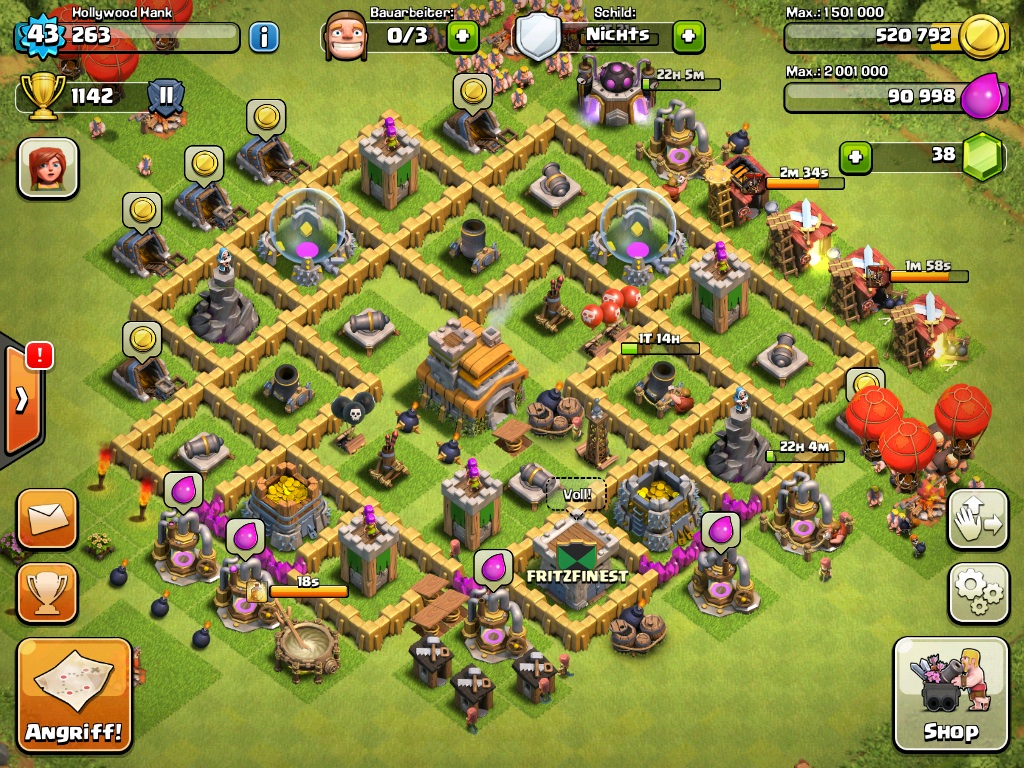The width and height of the screenshot is (1024, 768).
Task: Enter base layout edit mode via hand icon
Action: pos(978,519)
